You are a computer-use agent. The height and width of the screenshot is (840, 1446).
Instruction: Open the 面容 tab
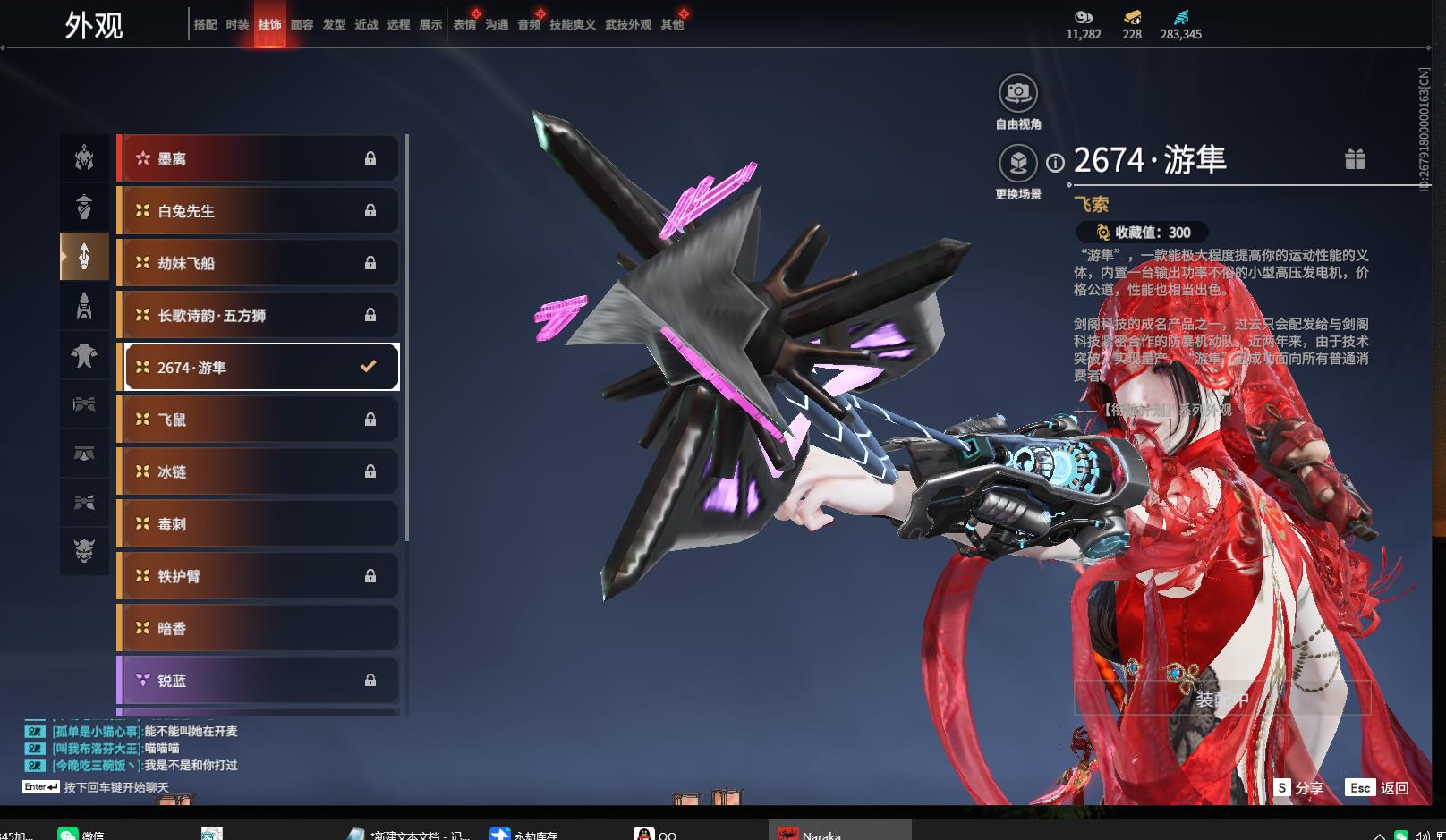(302, 25)
